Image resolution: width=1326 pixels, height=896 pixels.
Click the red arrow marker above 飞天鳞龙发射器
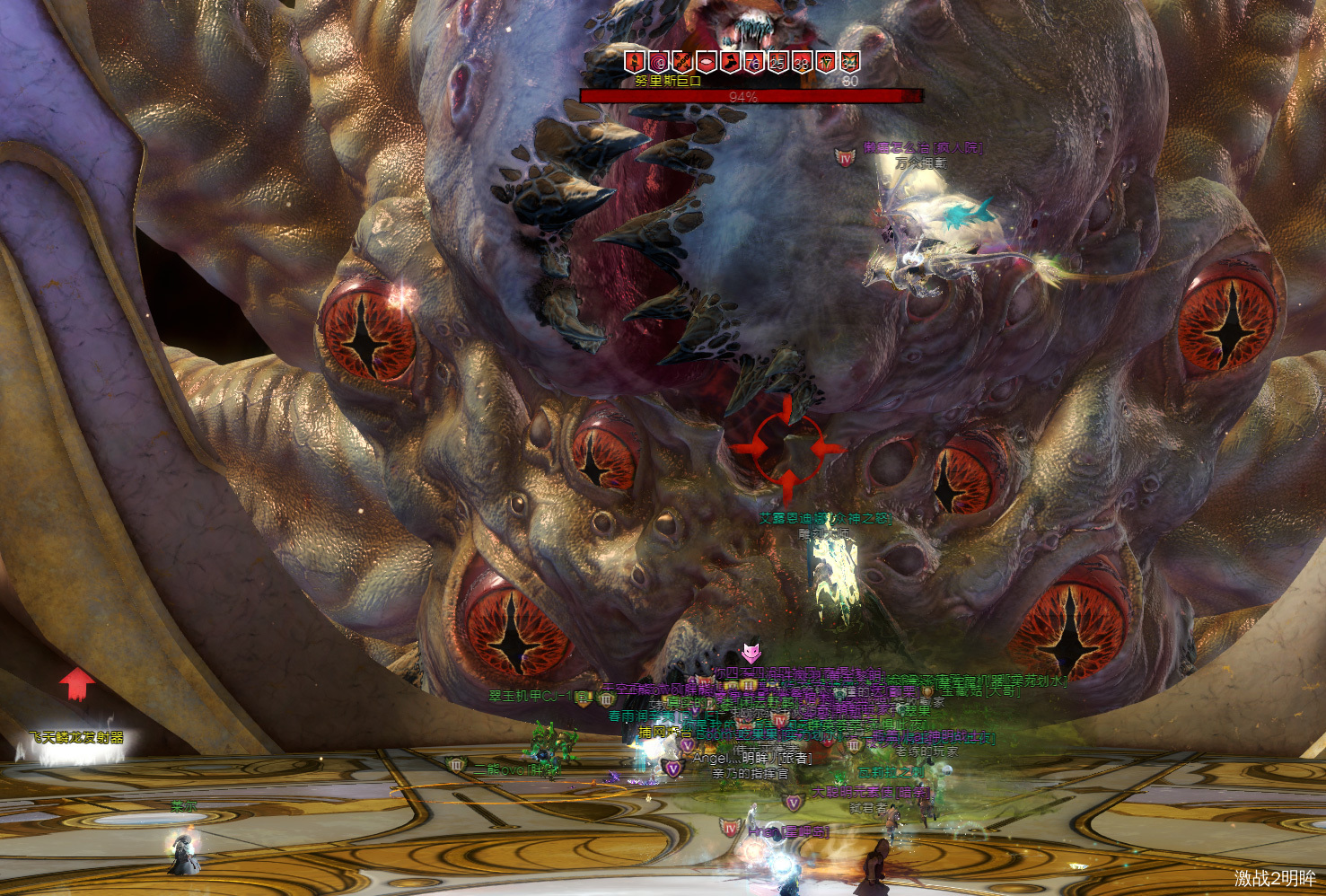pos(77,683)
